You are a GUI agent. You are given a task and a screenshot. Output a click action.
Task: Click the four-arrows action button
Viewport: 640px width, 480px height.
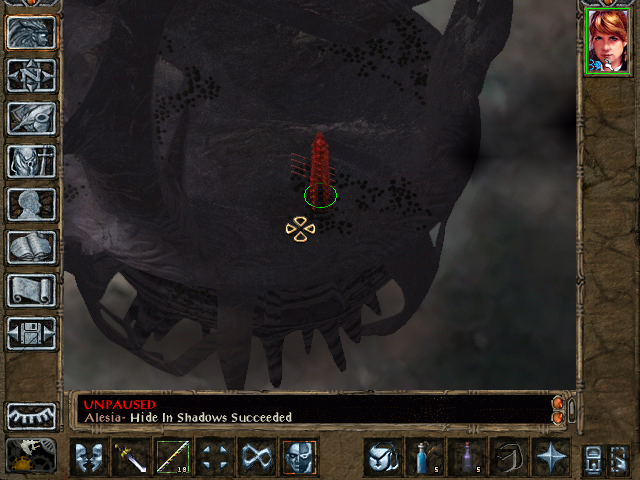click(x=215, y=457)
